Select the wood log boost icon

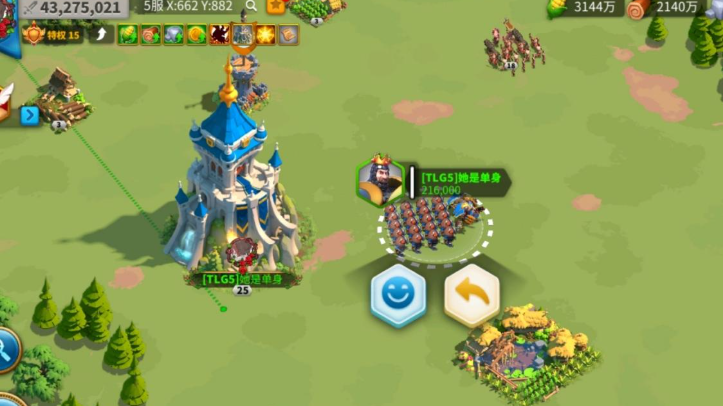(x=150, y=35)
